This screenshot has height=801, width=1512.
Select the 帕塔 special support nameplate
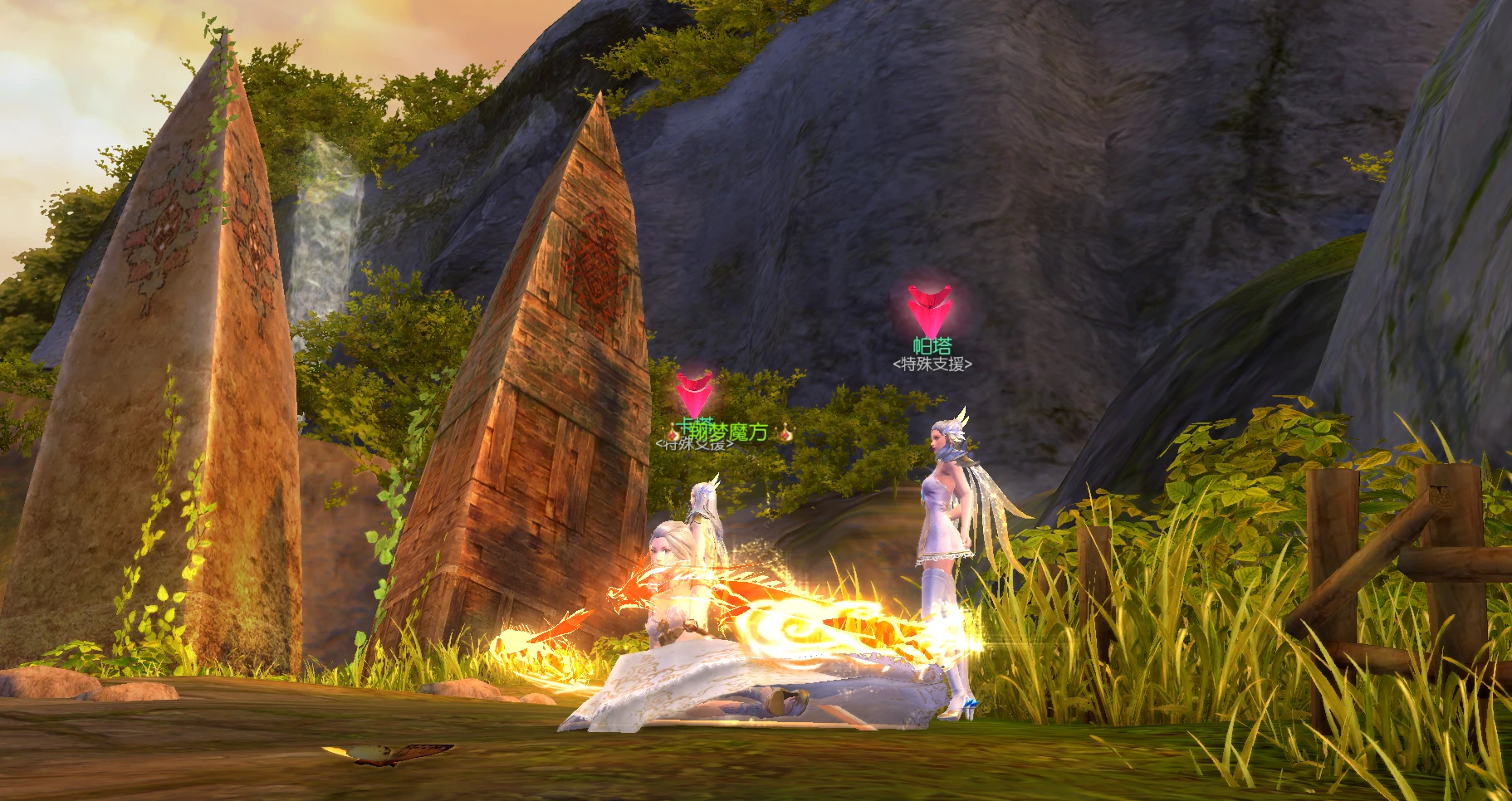pyautogui.click(x=932, y=346)
